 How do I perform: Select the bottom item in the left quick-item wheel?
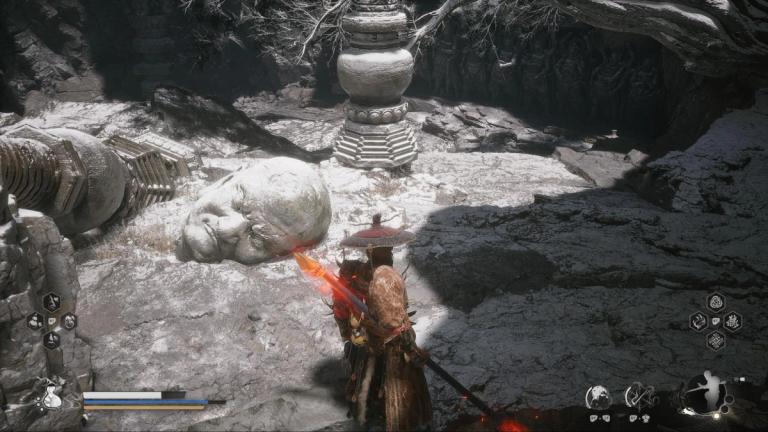click(51, 340)
